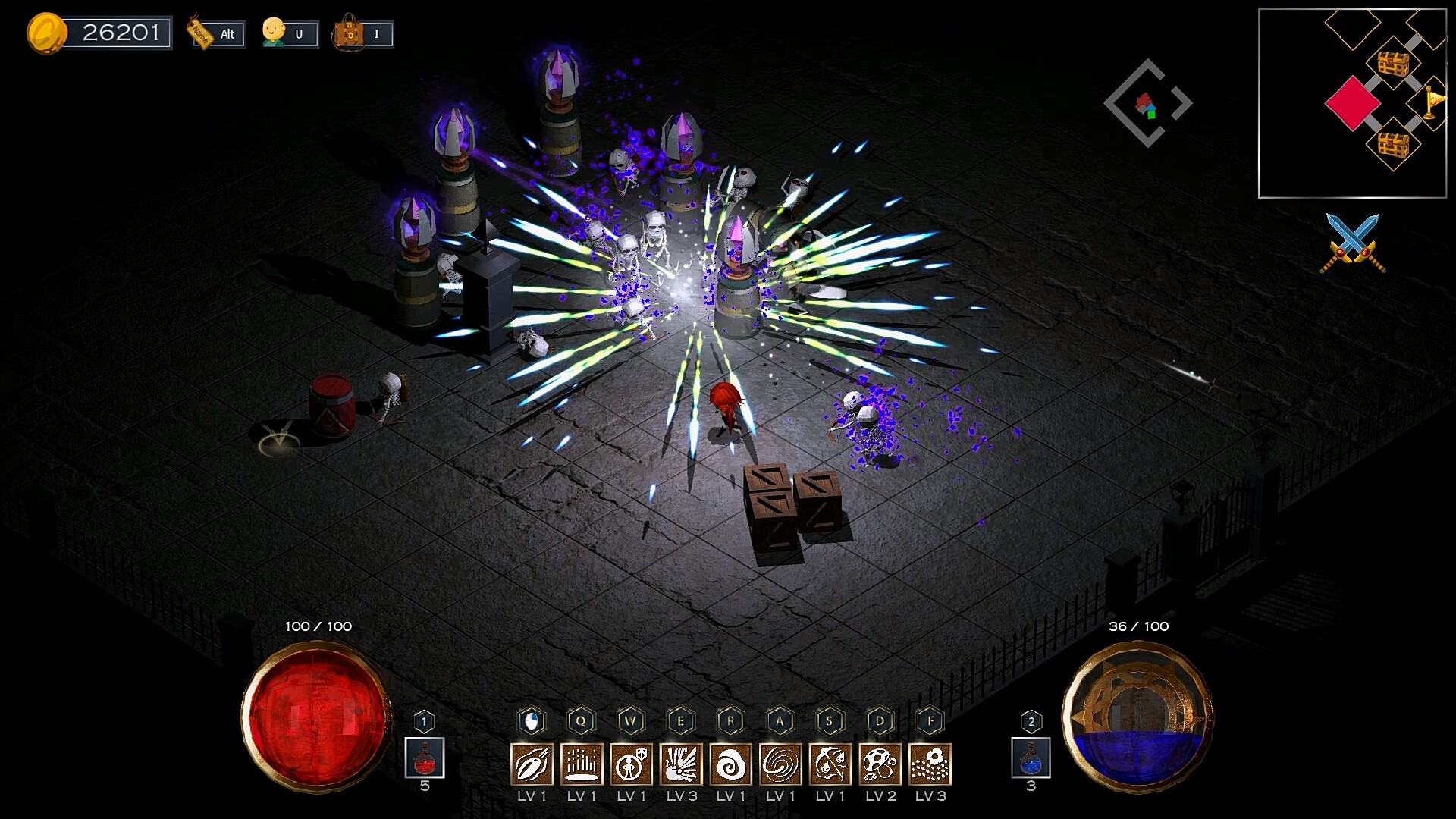
Task: Trigger the burst explosion skill
Action: [681, 764]
